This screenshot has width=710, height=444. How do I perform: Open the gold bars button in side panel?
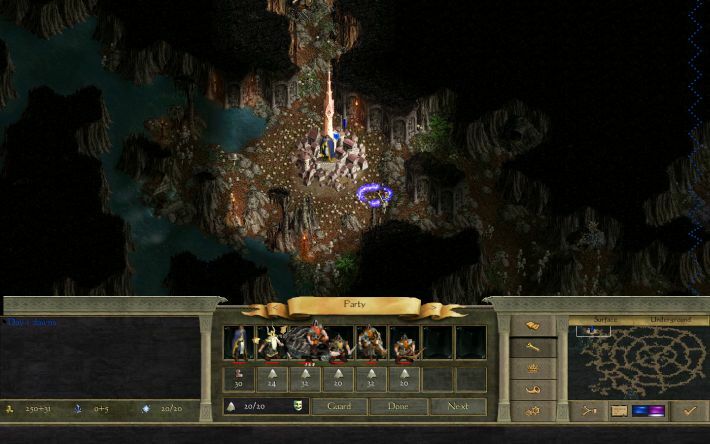coord(533,326)
